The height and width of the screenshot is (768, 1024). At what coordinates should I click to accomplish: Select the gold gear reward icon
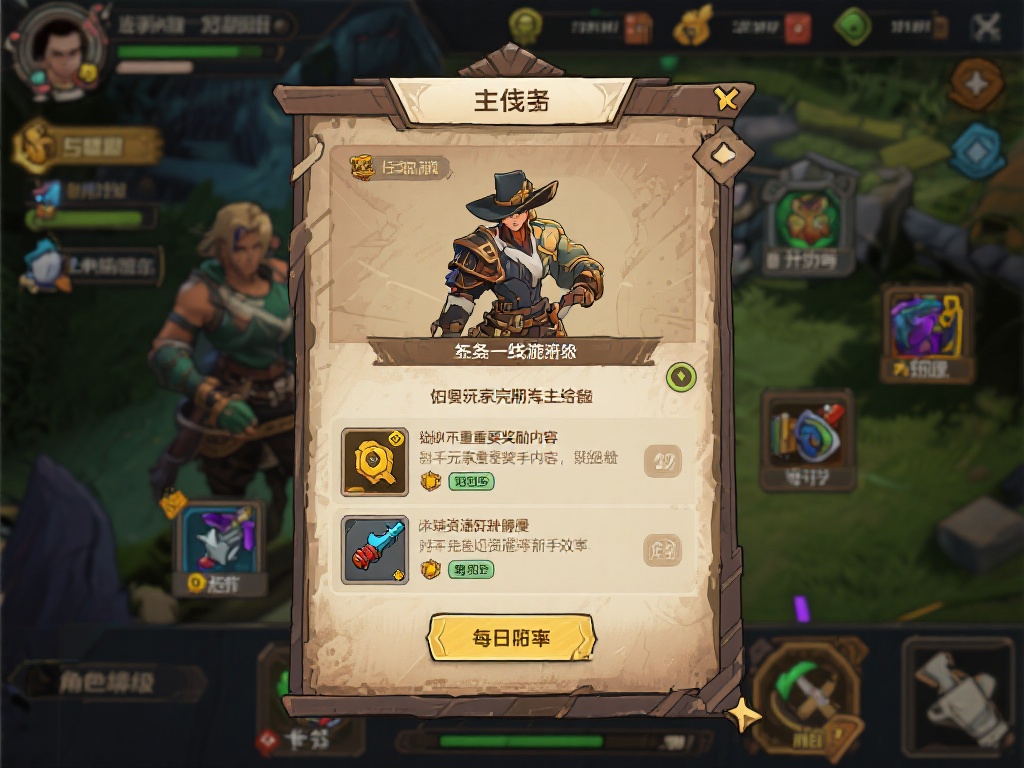[374, 462]
